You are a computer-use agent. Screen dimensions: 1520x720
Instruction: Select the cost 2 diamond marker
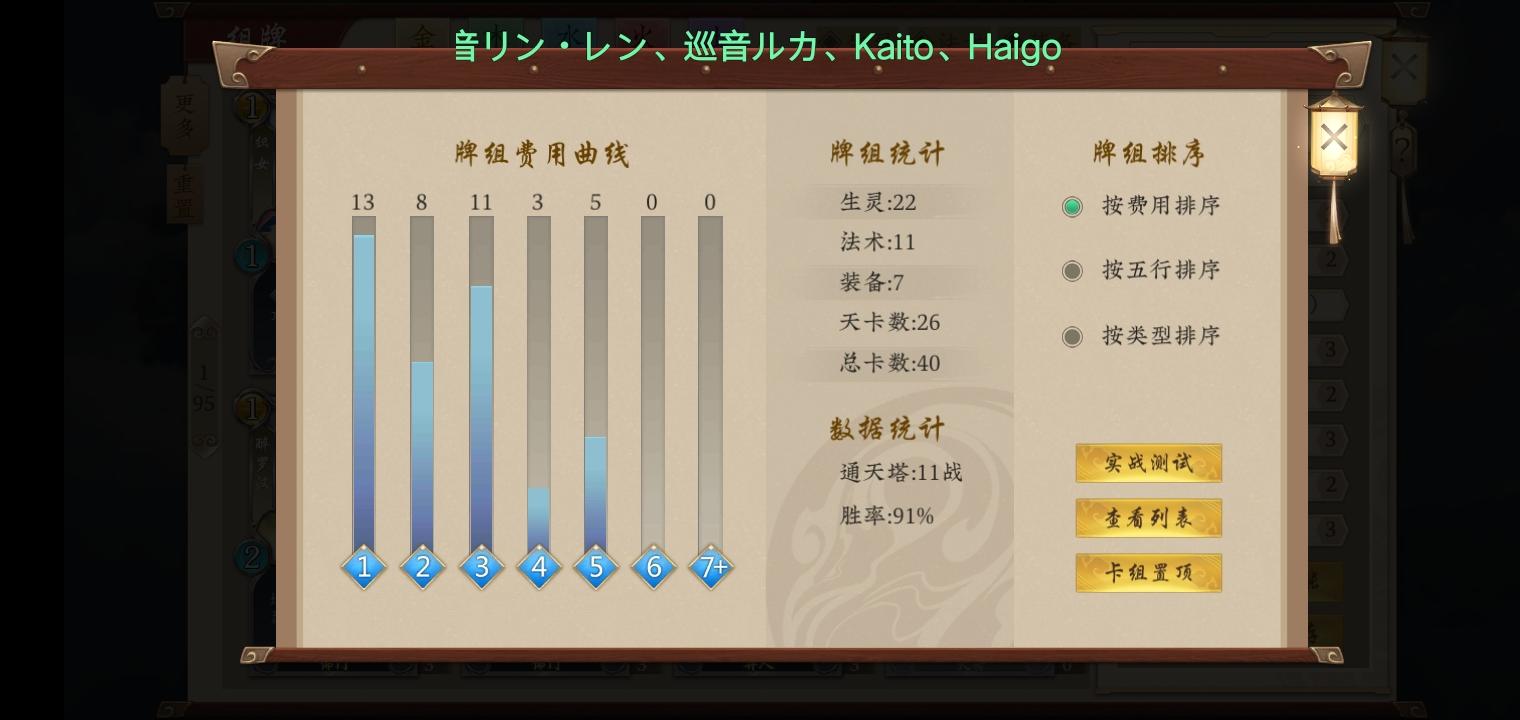coord(422,567)
